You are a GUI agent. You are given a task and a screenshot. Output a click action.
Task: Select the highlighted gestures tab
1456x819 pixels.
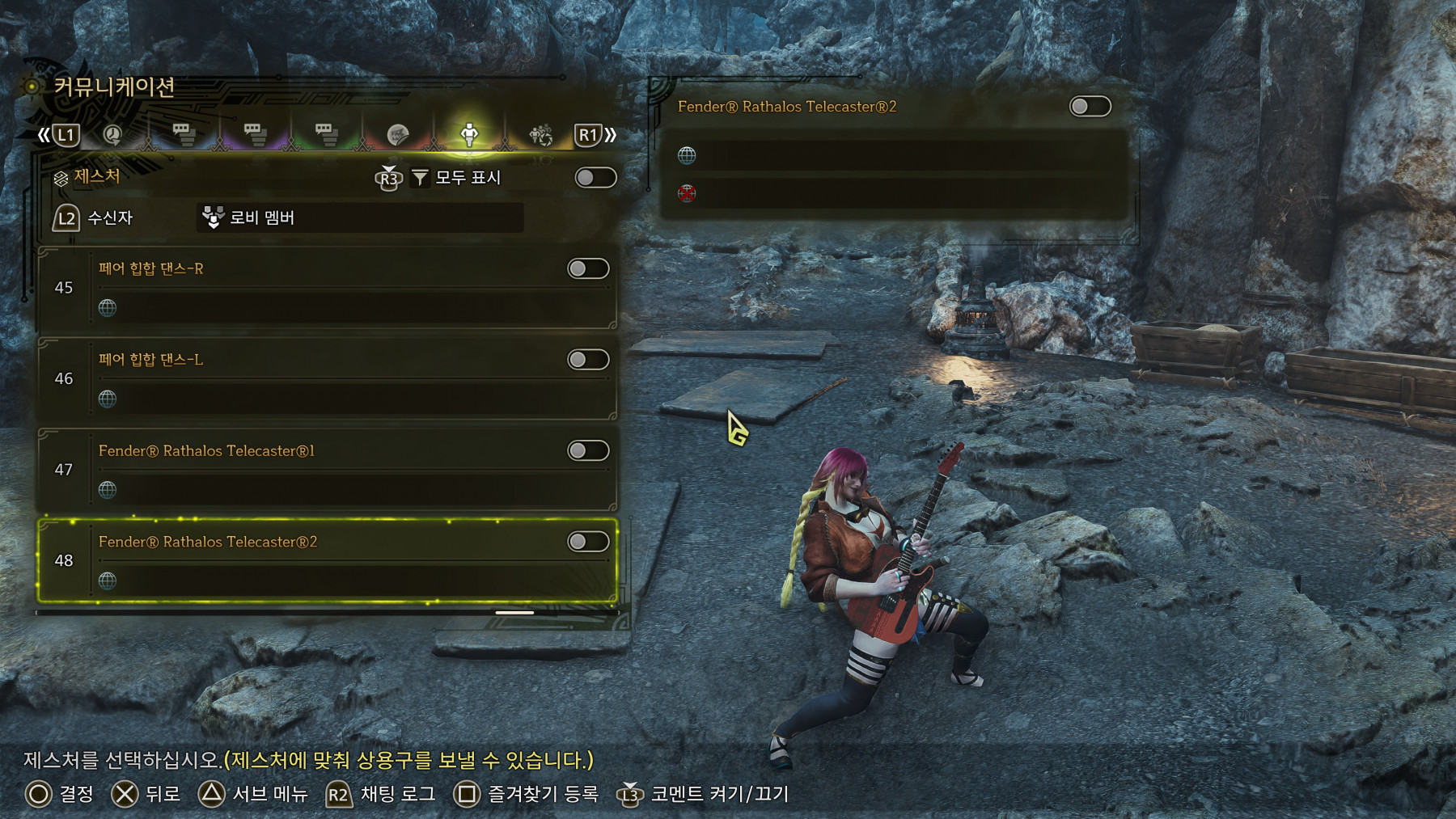click(x=469, y=135)
